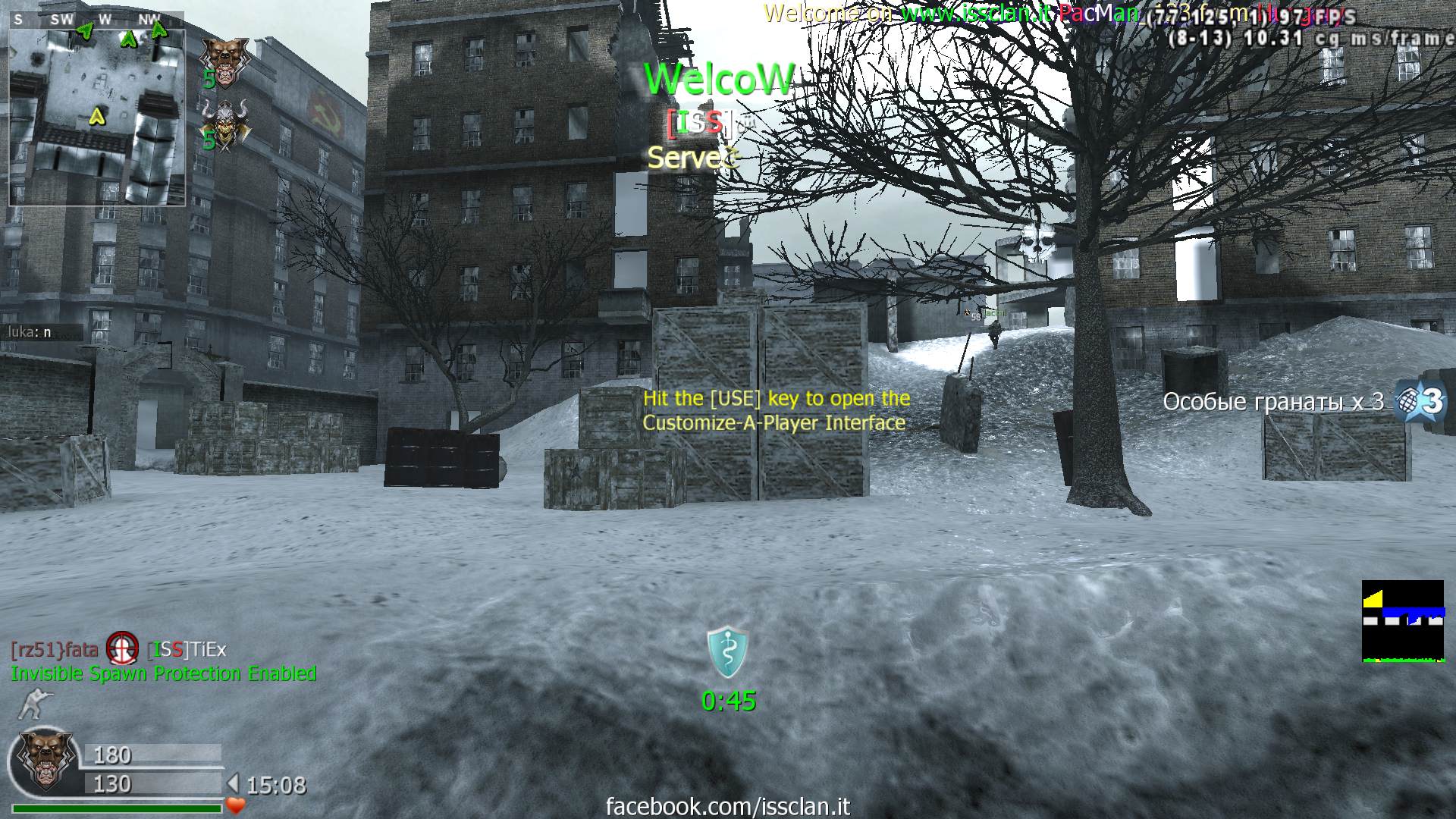This screenshot has height=819, width=1456.
Task: Click the floating skull marker
Action: [1037, 241]
